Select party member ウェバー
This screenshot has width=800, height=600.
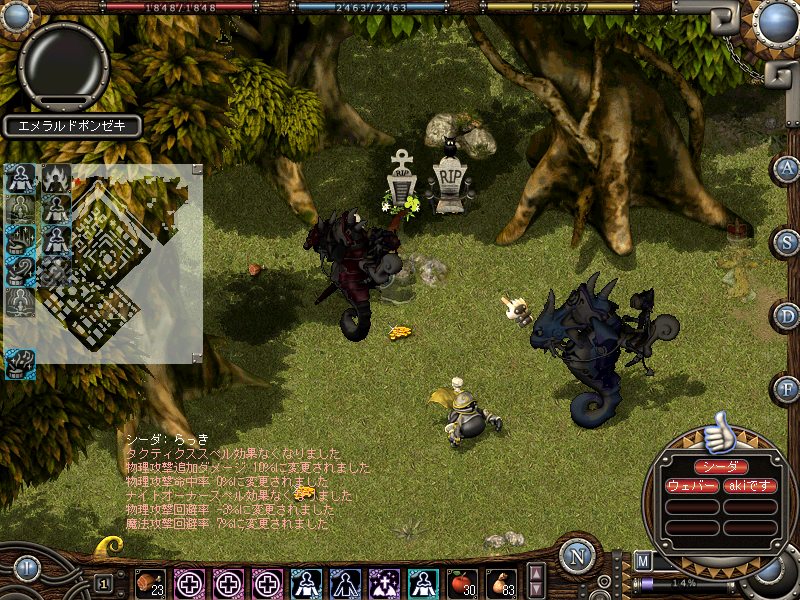coord(692,486)
